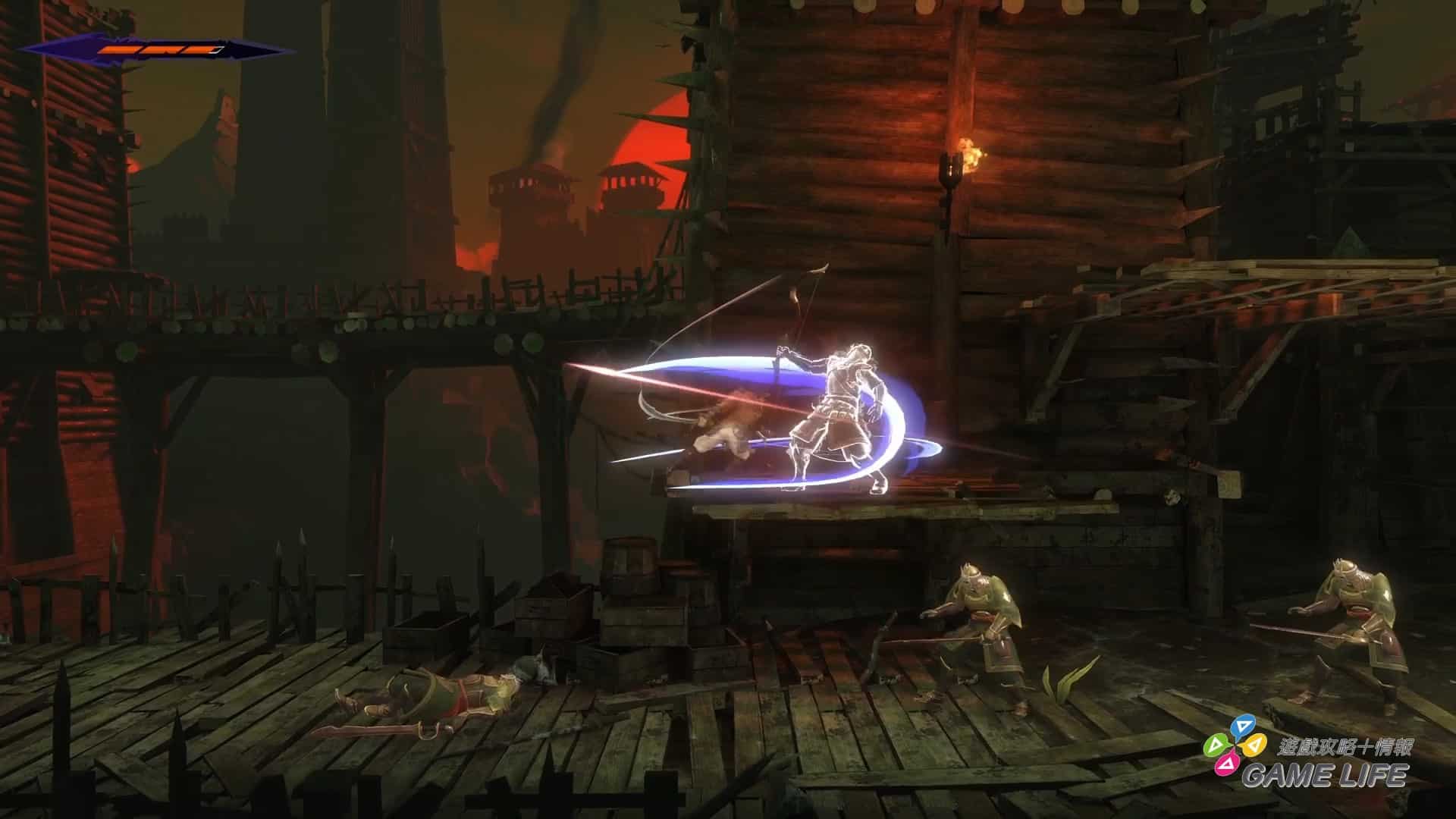This screenshot has width=1456, height=819.
Task: Select the Chinese text 遊戲攻略十情報
Action: point(1346,746)
